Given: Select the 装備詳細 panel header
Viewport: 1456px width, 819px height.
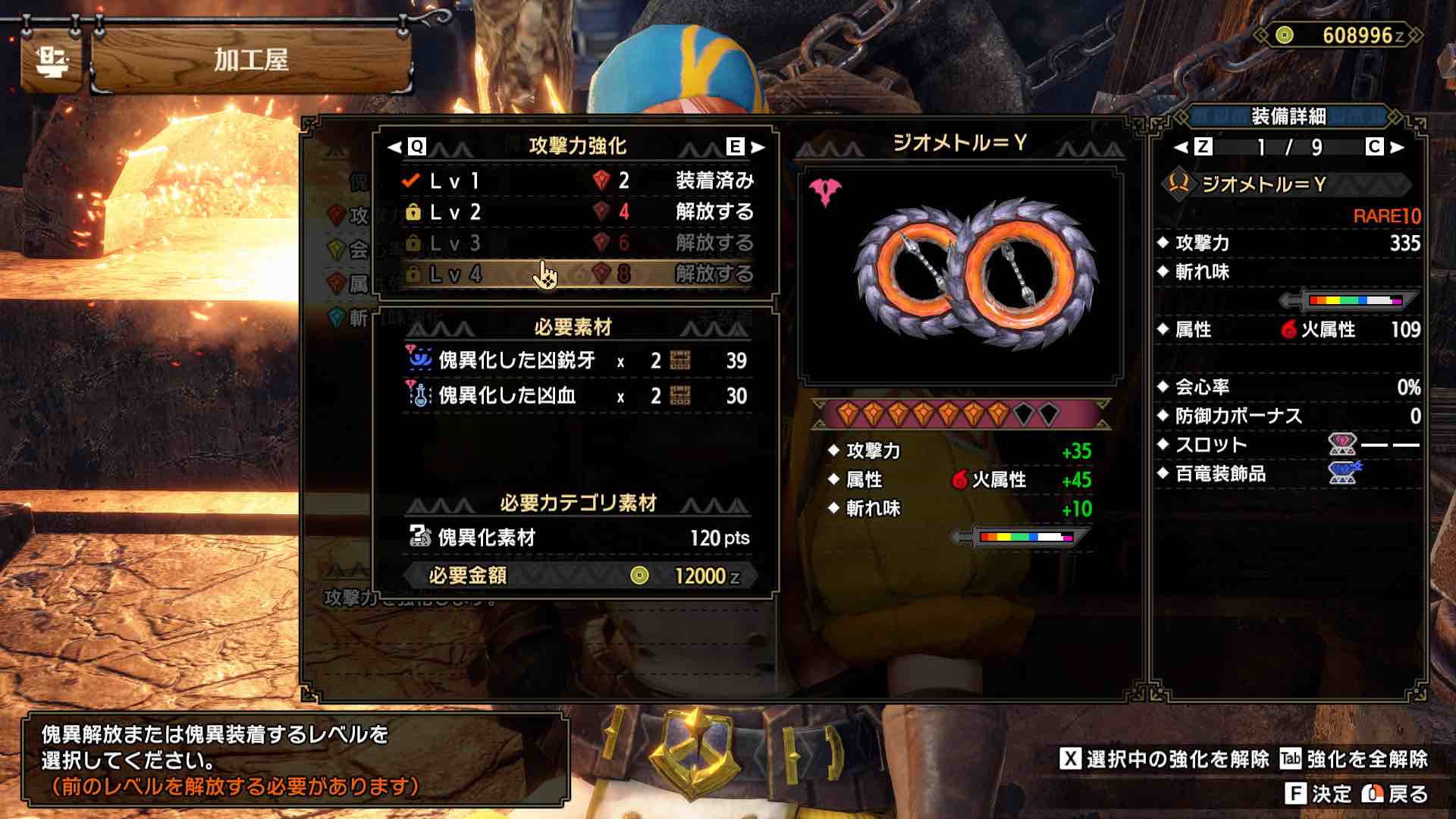Looking at the screenshot, I should coord(1291,116).
